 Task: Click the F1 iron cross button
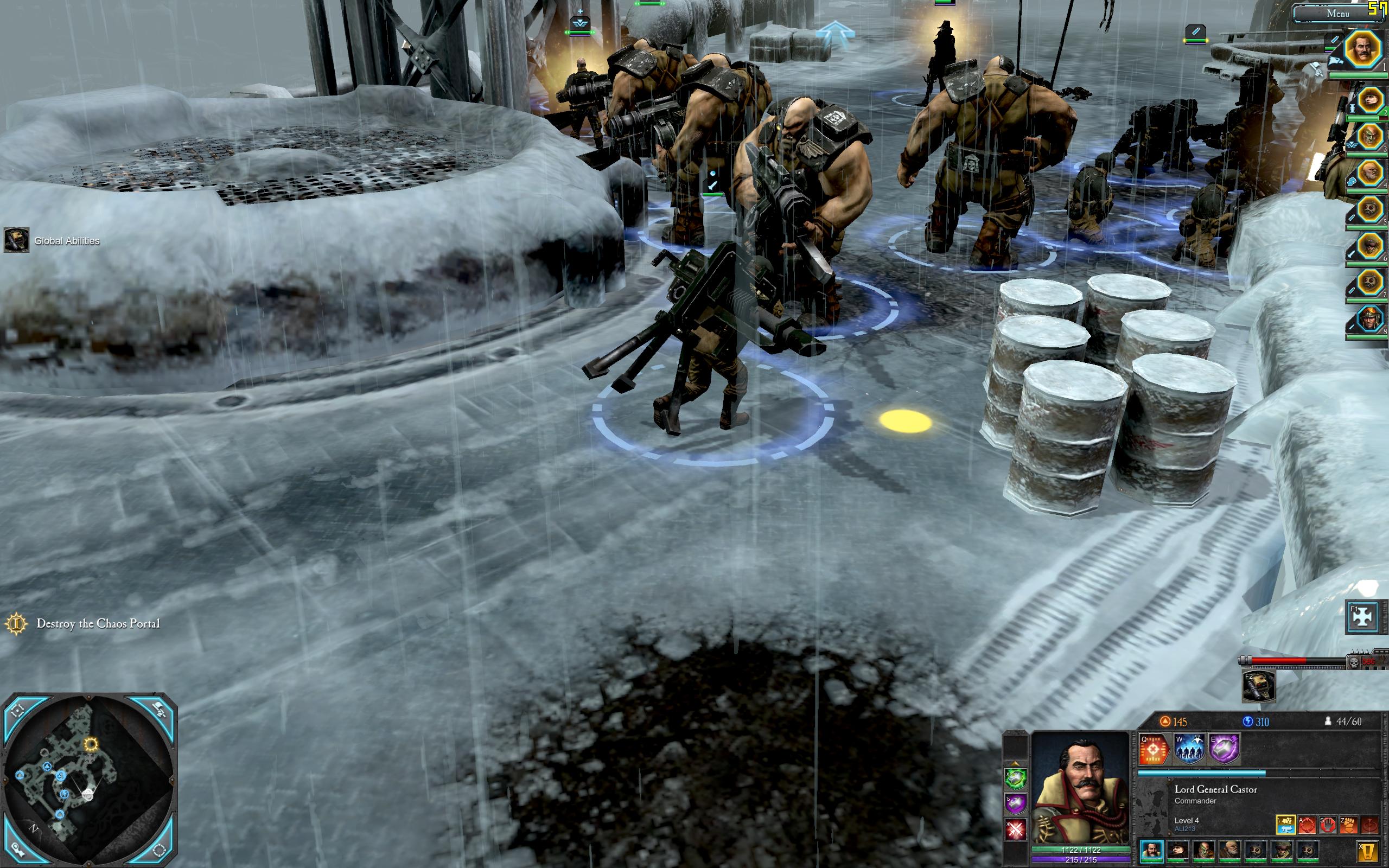(x=1362, y=617)
